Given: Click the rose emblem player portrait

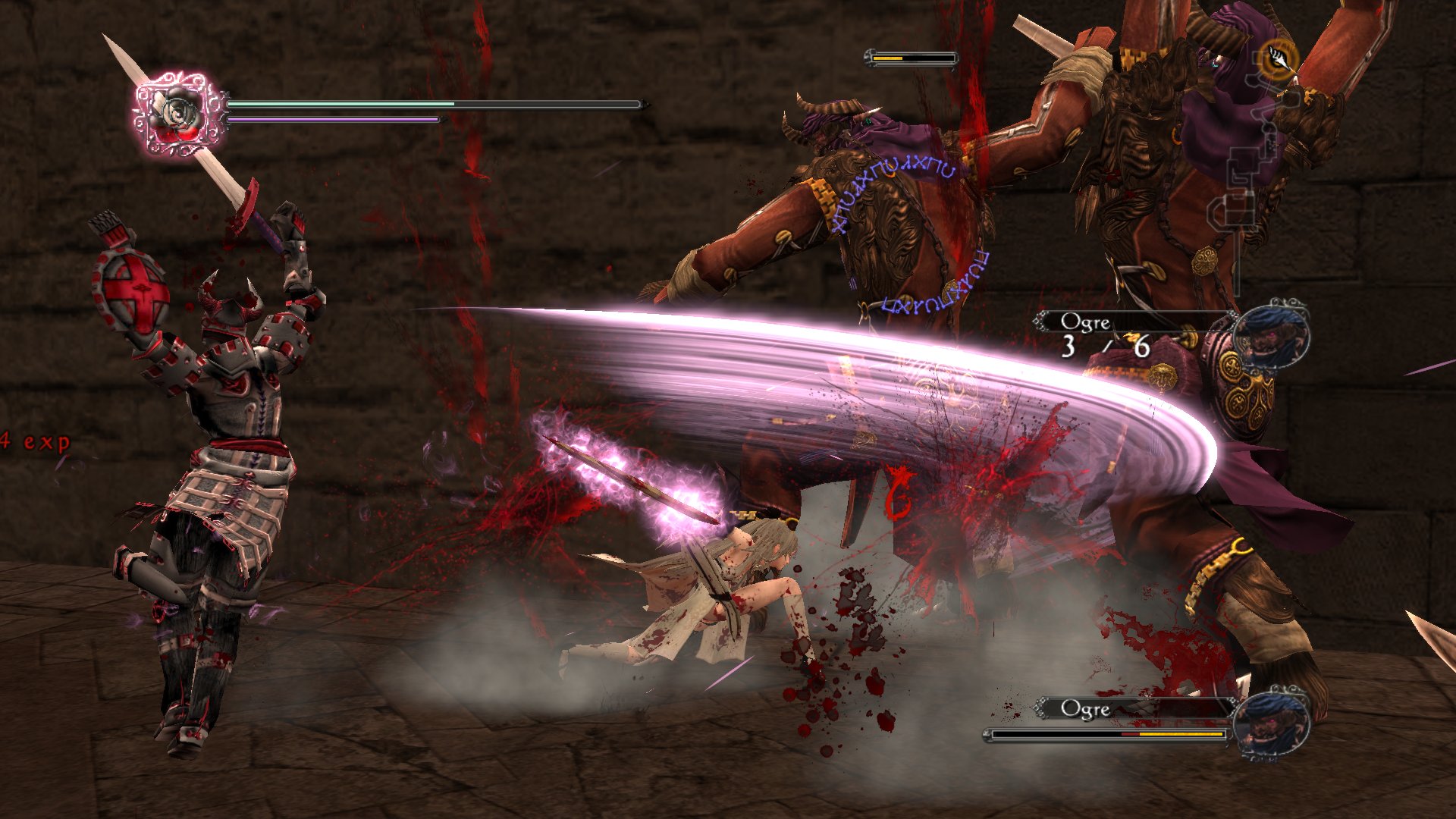Looking at the screenshot, I should (x=179, y=114).
